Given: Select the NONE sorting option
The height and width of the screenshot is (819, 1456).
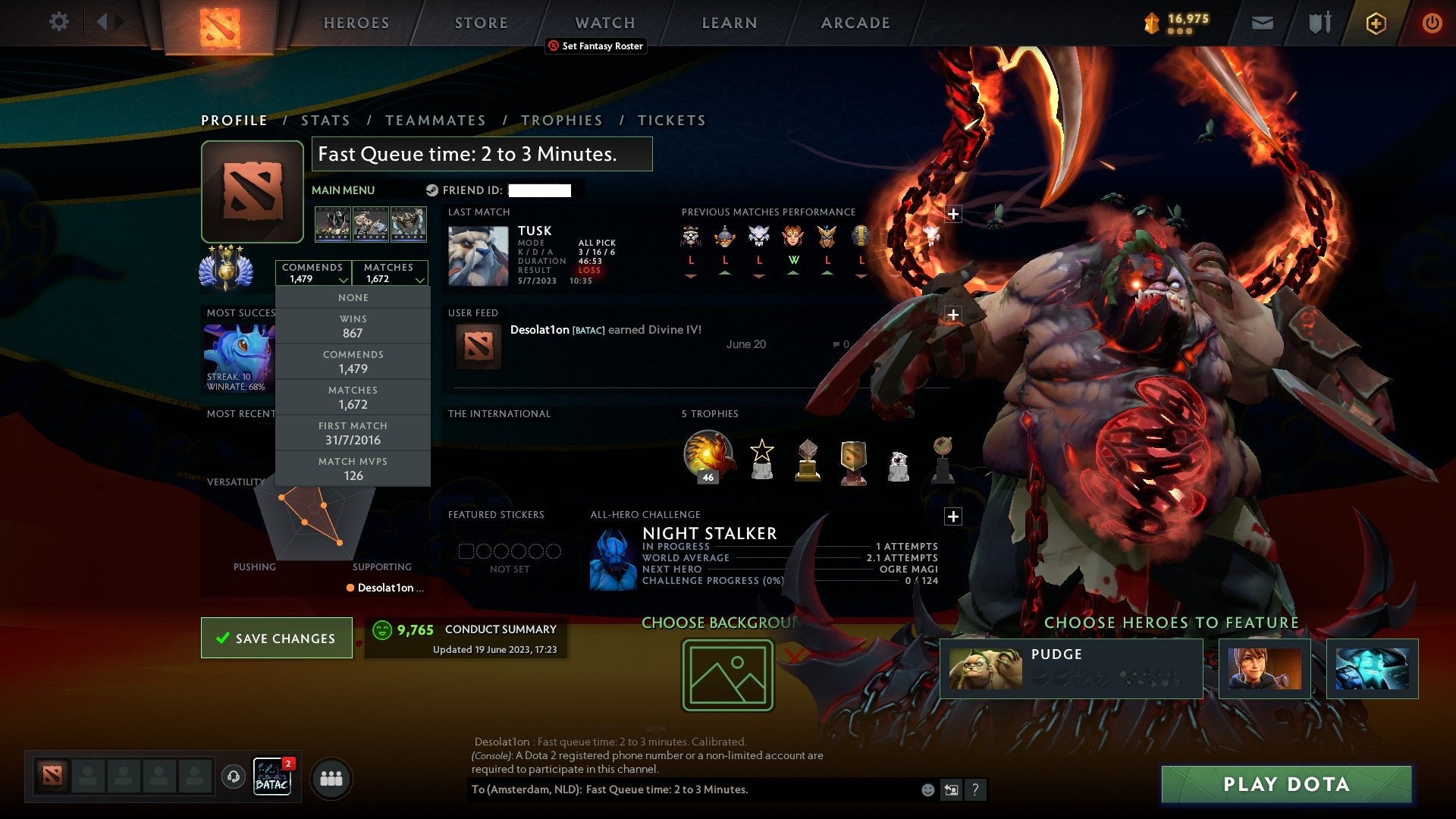Looking at the screenshot, I should pos(353,297).
